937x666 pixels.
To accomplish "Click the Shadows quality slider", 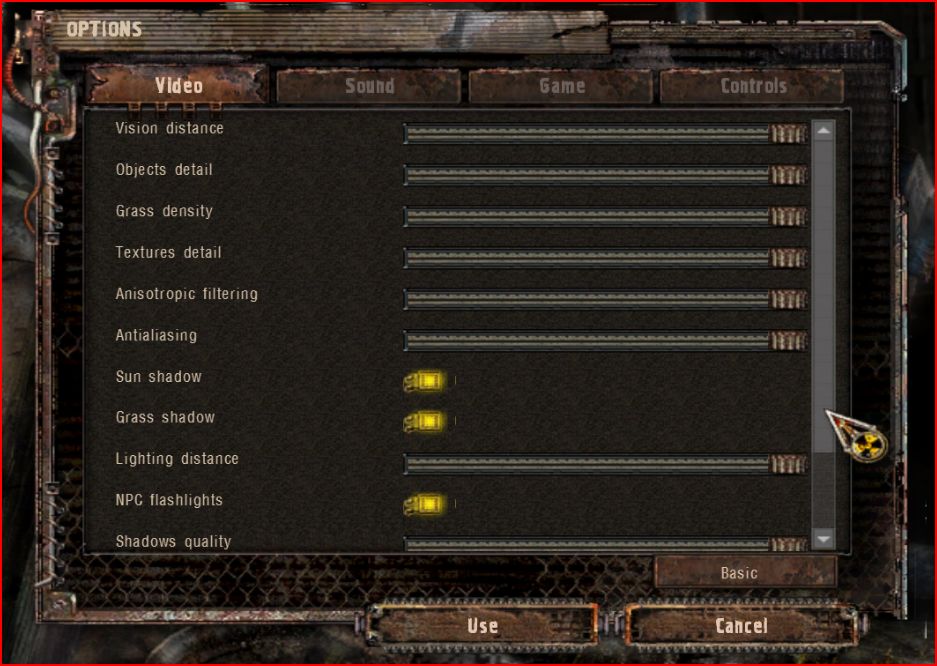I will [x=604, y=544].
